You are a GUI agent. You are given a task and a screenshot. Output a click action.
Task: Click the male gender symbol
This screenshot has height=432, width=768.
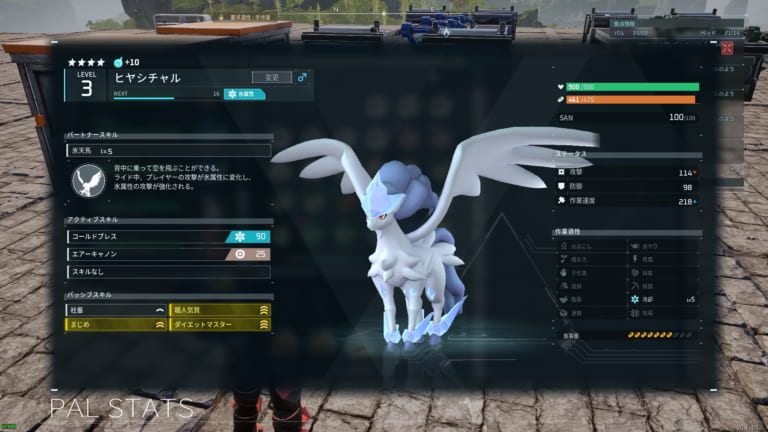tap(303, 76)
